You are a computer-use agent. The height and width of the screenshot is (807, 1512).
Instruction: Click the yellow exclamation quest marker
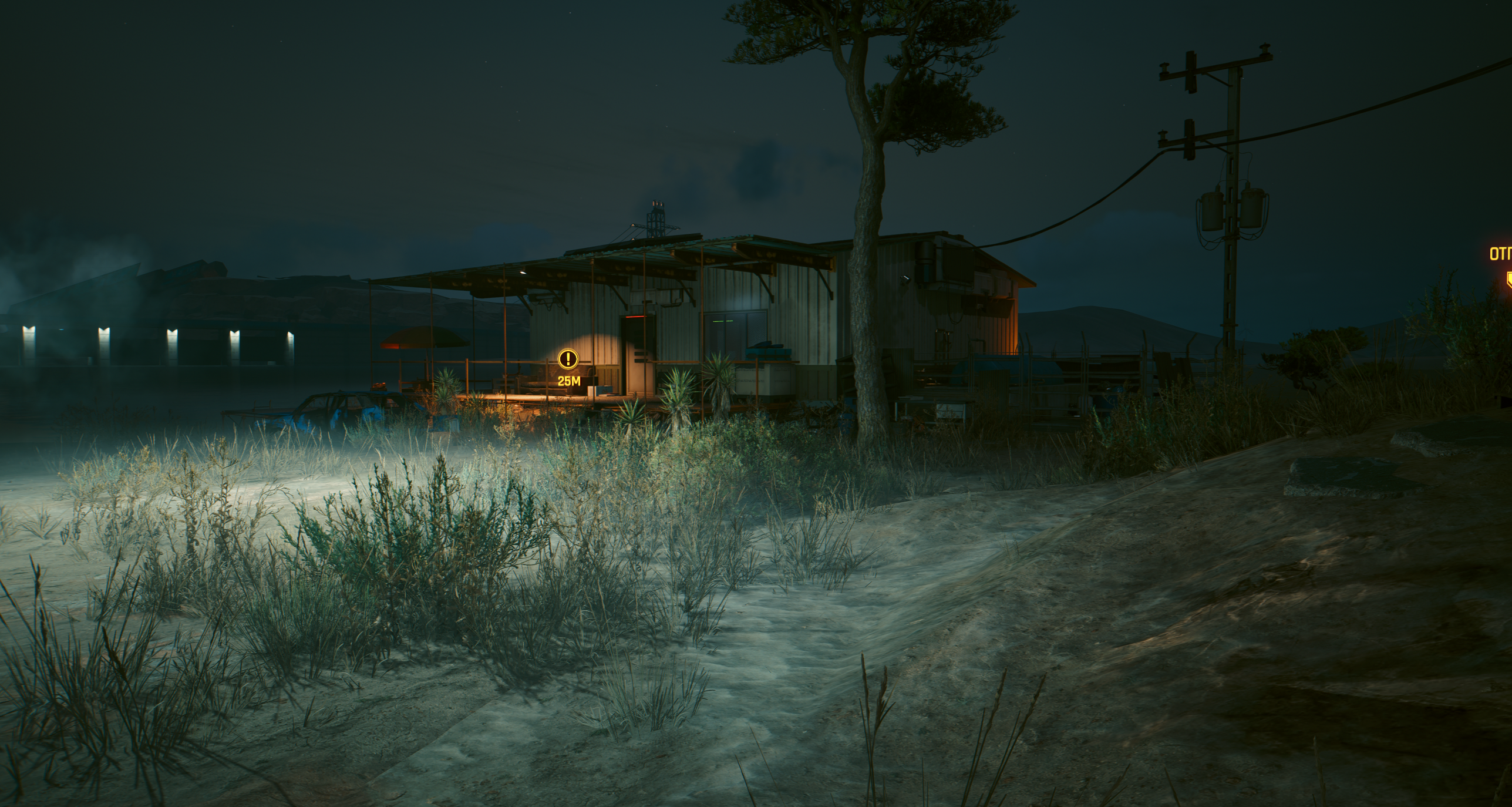coord(568,358)
